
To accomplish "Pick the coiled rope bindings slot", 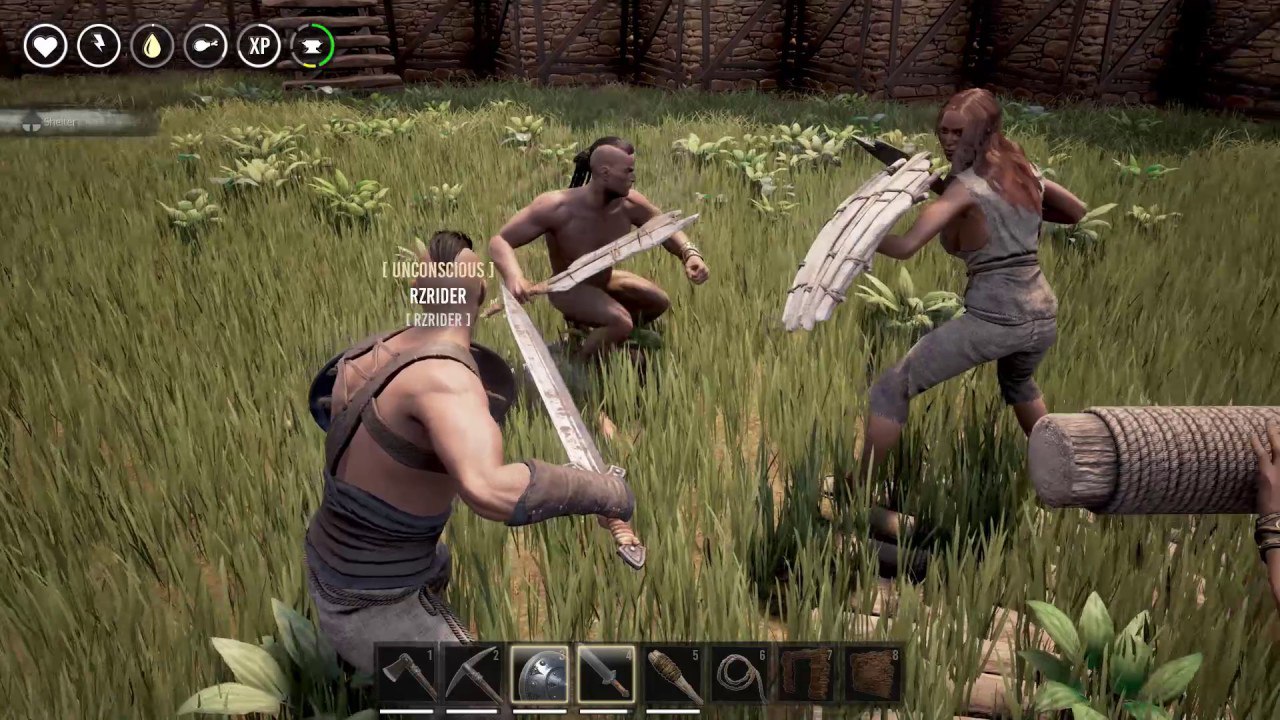I will 740,675.
